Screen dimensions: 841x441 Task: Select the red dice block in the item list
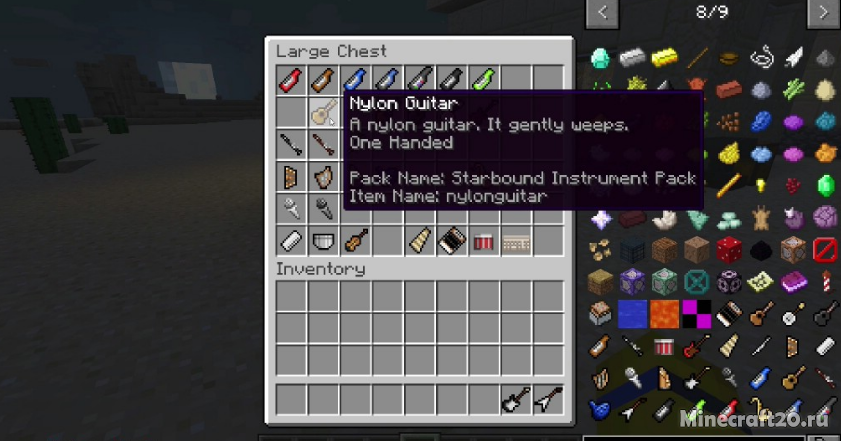click(x=729, y=249)
